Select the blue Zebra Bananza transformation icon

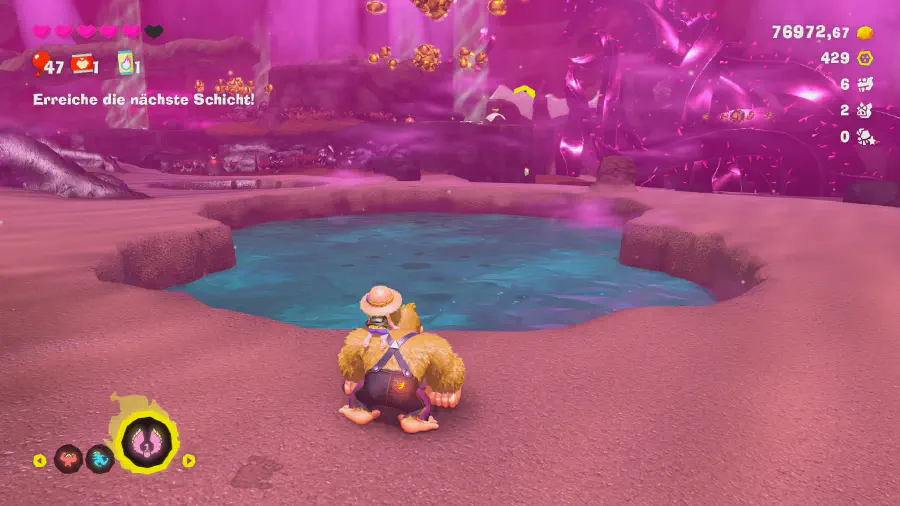(x=99, y=459)
